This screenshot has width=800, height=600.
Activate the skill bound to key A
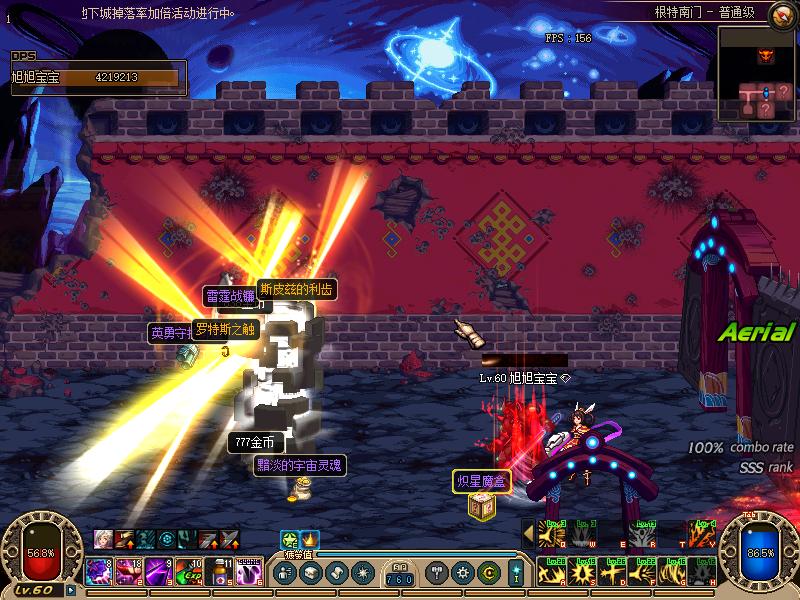[x=550, y=572]
